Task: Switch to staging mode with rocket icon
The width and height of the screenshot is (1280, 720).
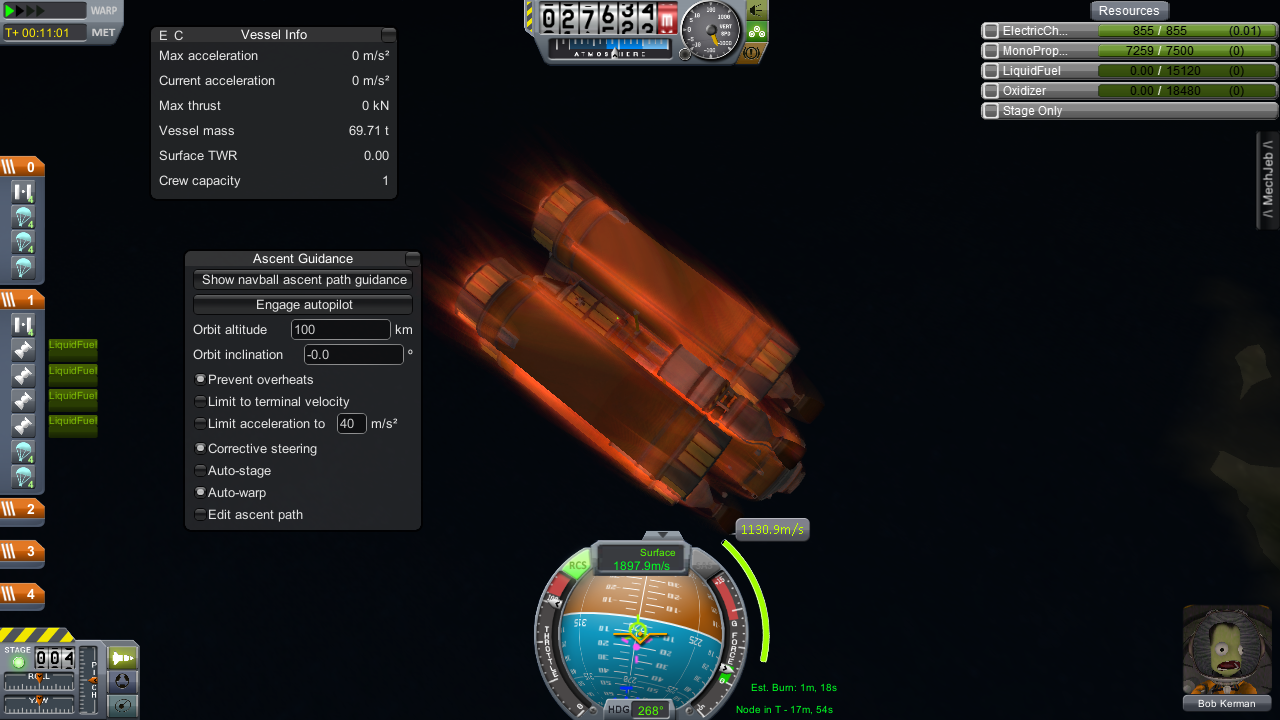Action: click(x=122, y=658)
